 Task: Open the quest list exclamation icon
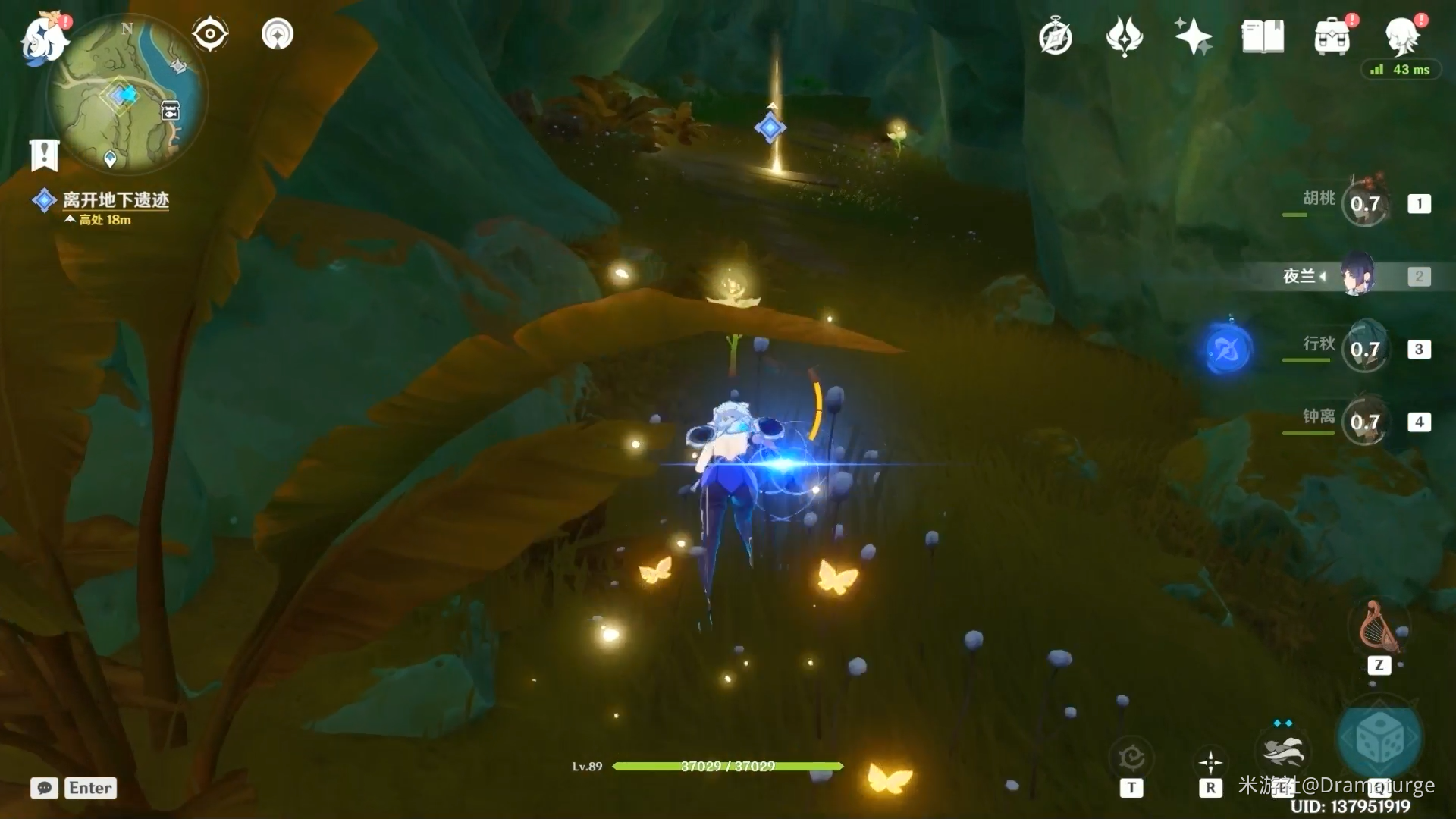coord(44,155)
